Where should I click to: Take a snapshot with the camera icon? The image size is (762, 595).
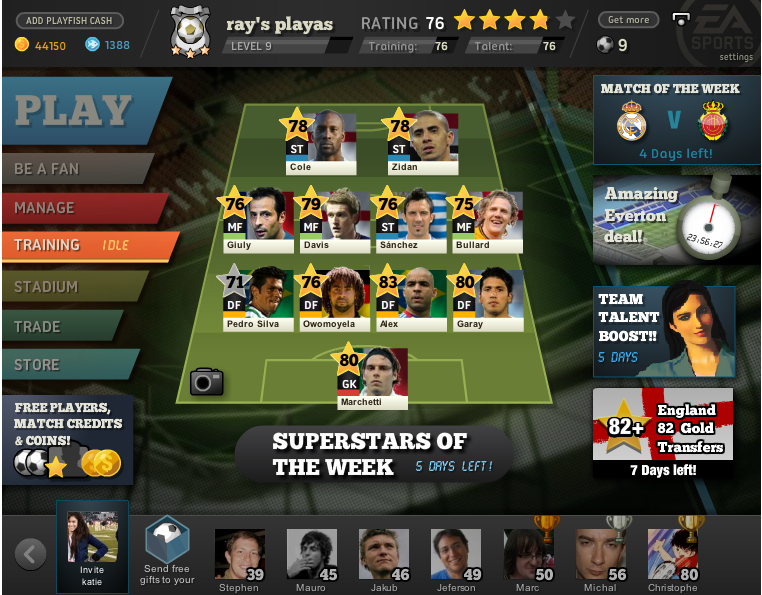tap(207, 381)
